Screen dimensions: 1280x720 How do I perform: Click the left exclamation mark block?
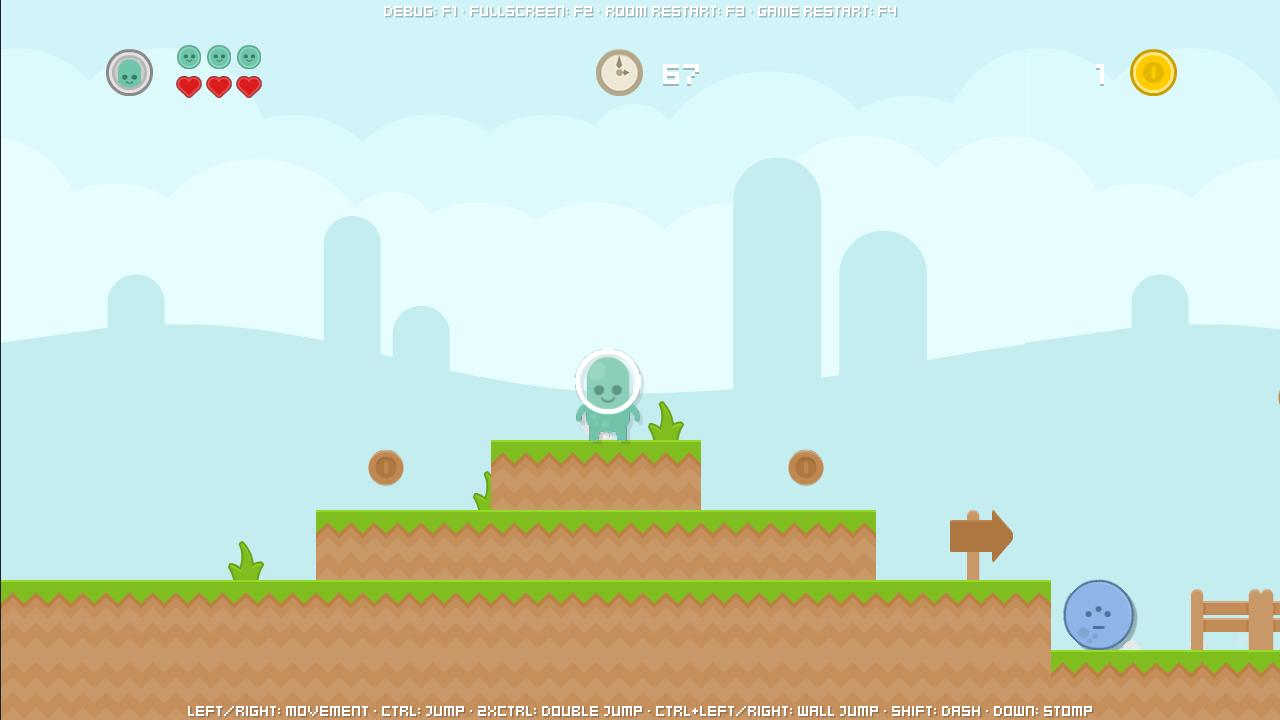(x=386, y=466)
